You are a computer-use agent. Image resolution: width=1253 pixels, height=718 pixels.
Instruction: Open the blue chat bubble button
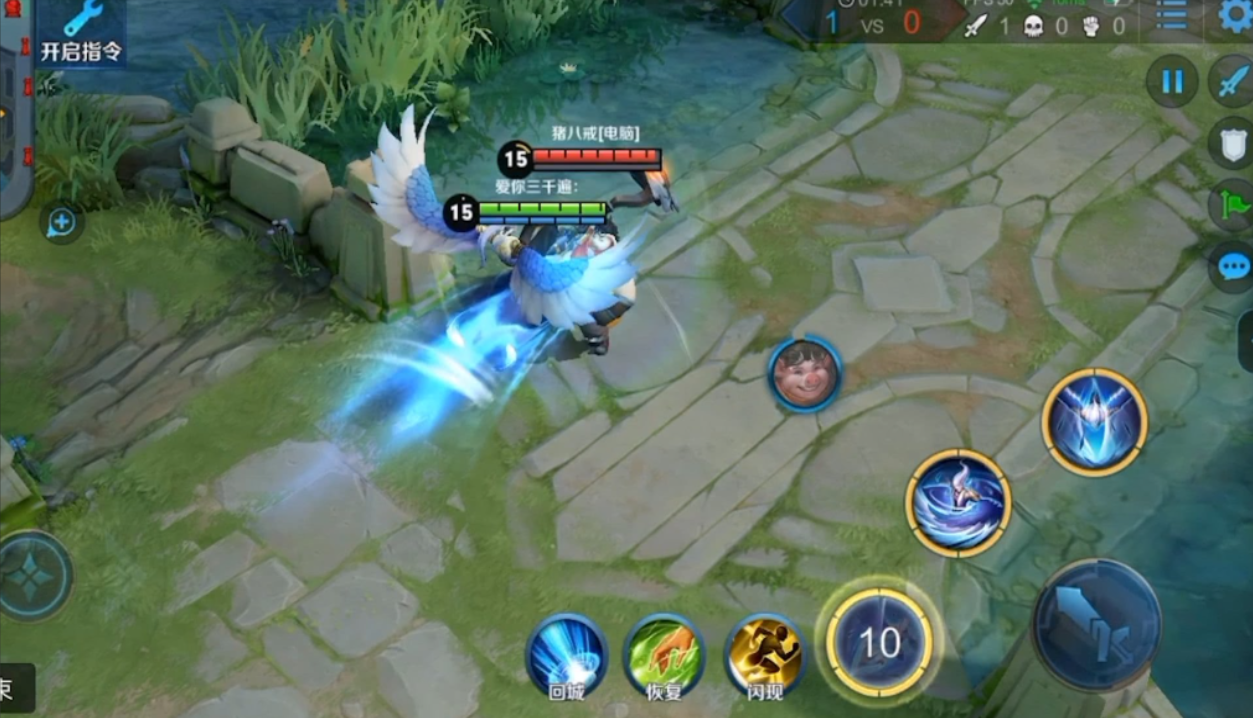tap(1231, 267)
